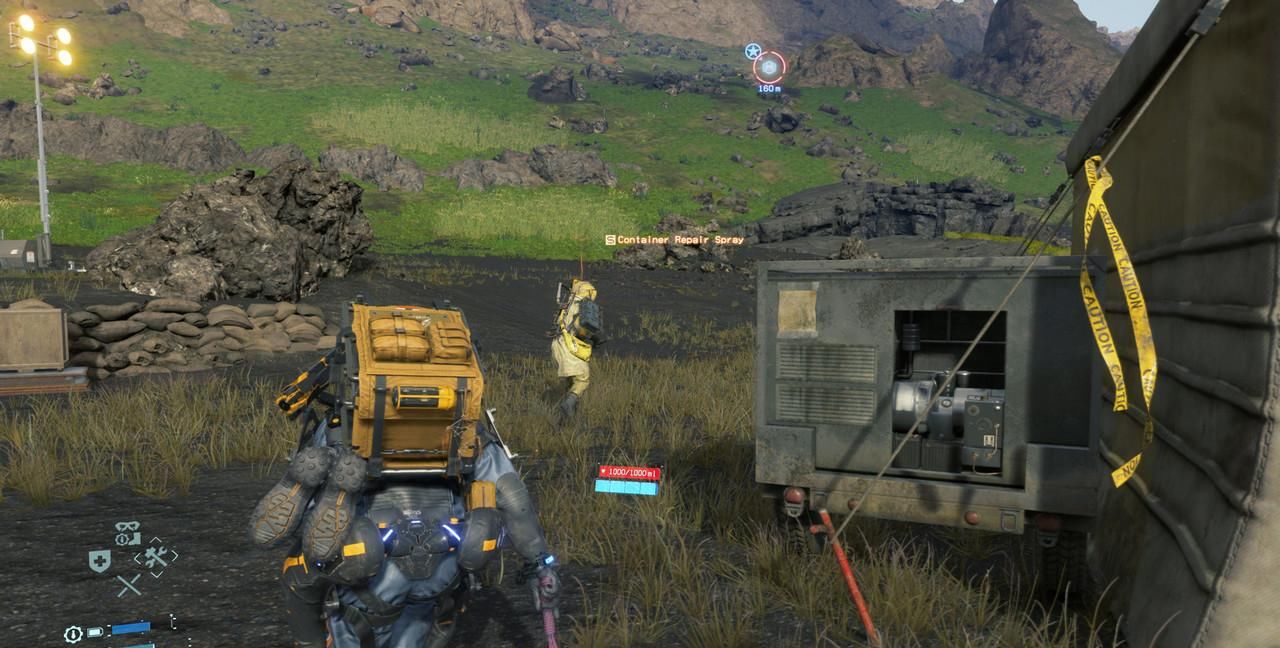
Task: Select the goggles equipment icon
Action: click(x=128, y=527)
